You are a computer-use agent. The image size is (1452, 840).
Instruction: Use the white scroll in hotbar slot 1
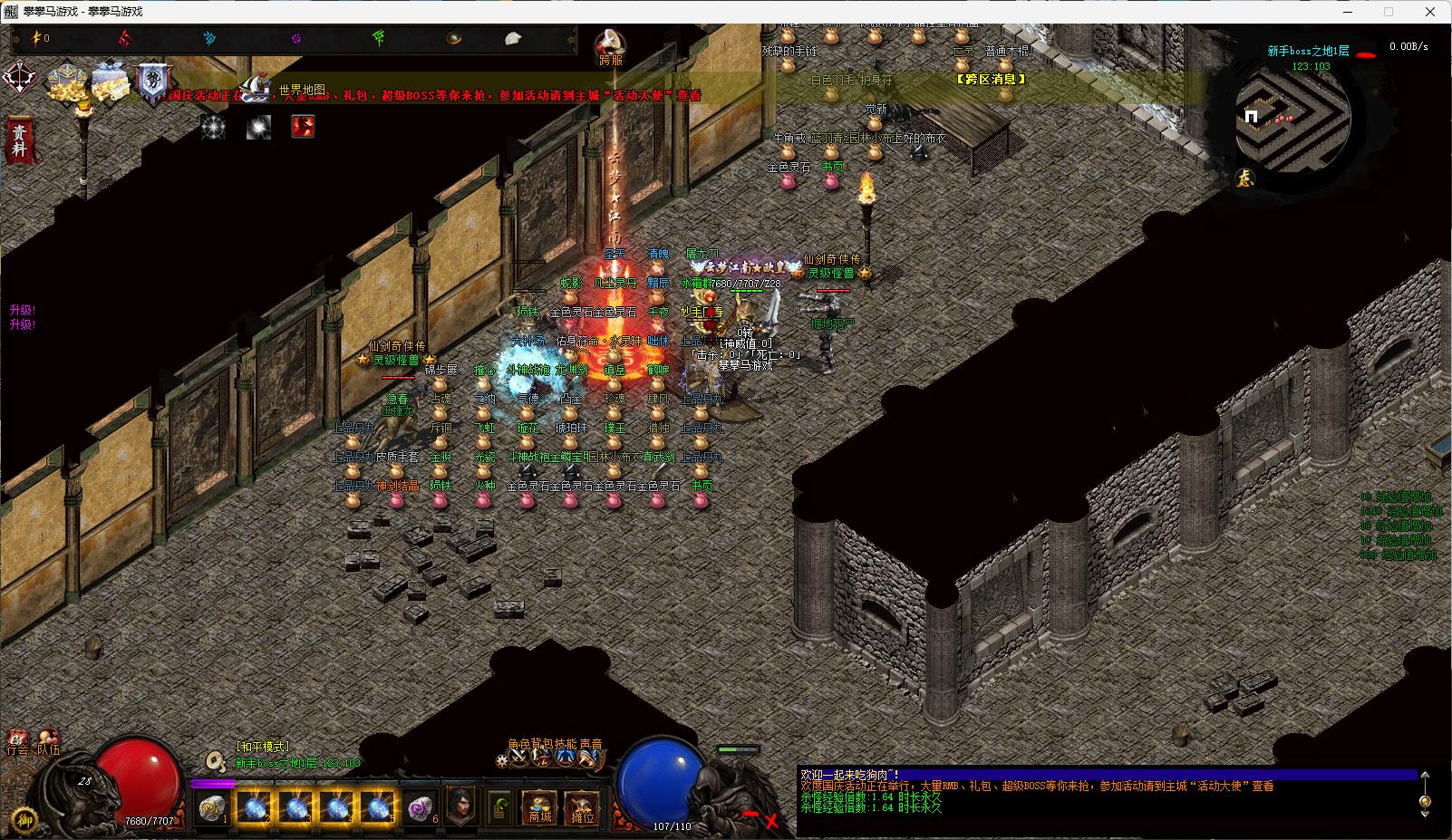tap(213, 806)
